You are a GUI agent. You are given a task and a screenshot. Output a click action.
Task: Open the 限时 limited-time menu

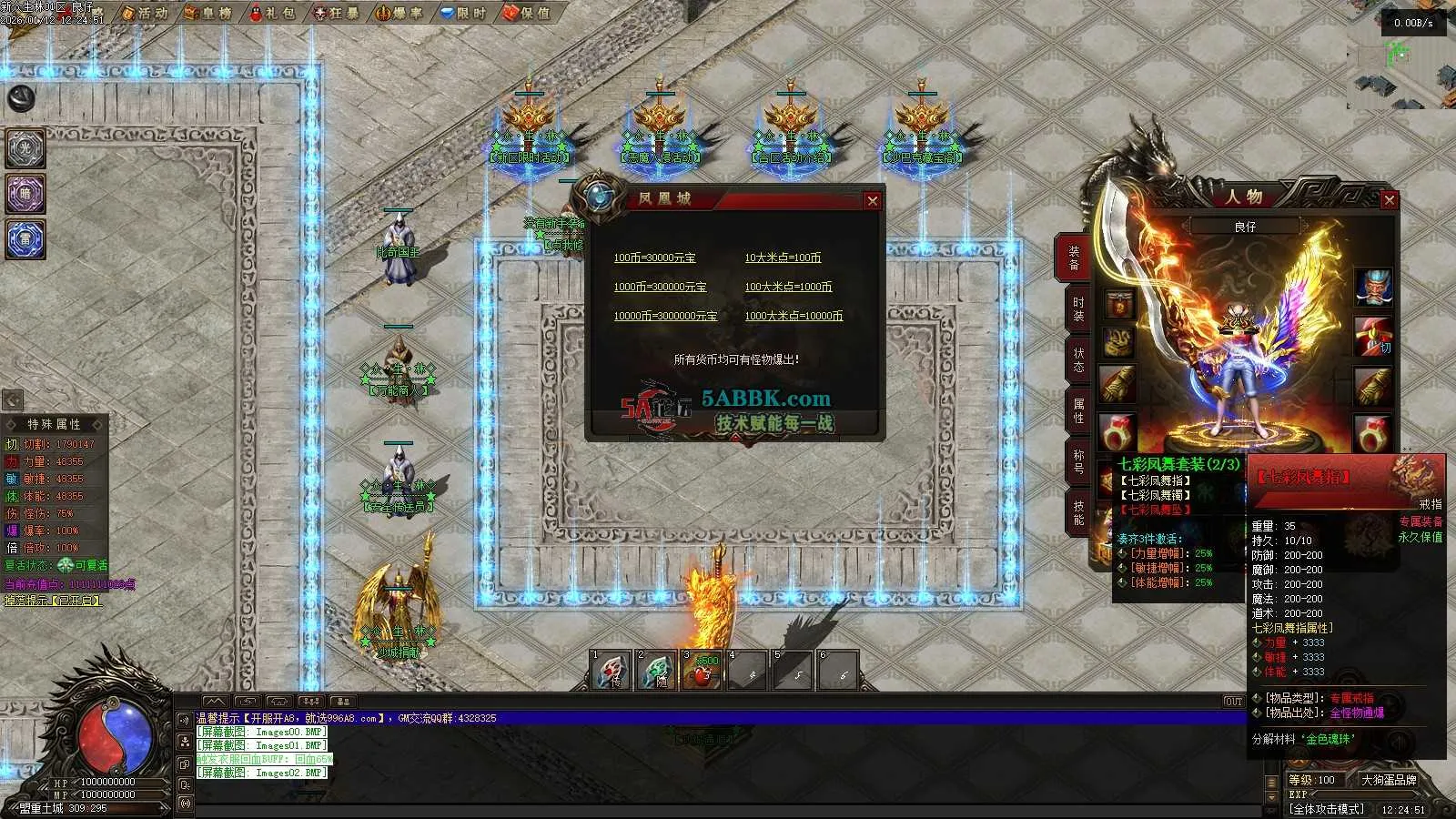tap(463, 13)
